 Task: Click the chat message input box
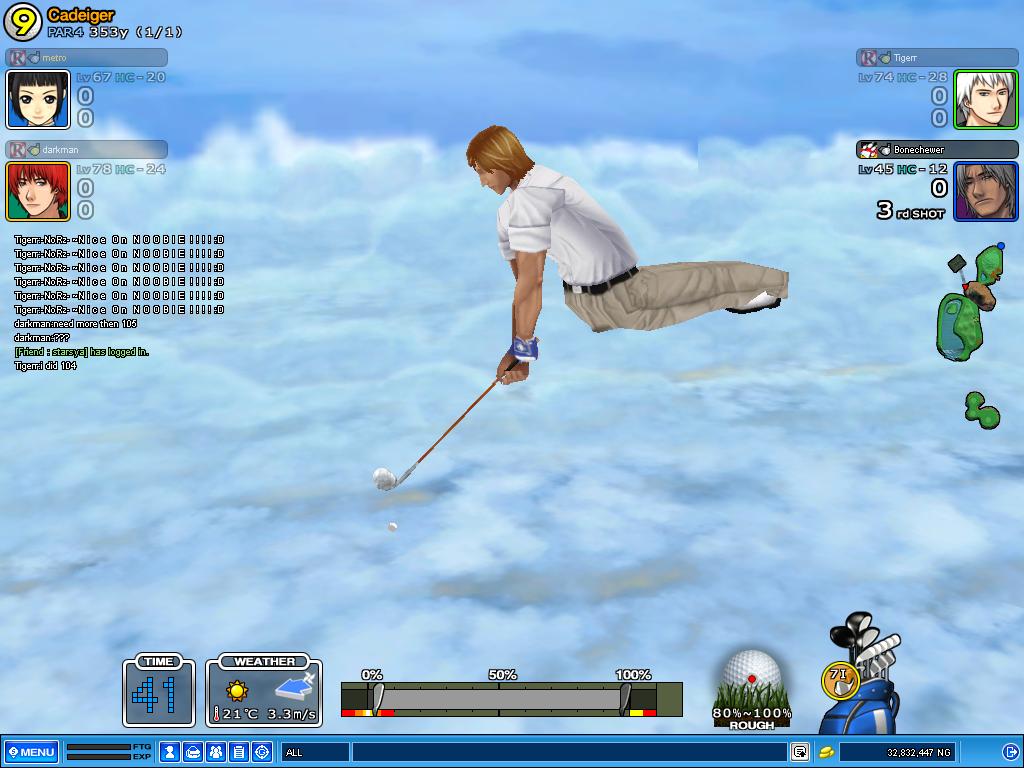coord(568,752)
